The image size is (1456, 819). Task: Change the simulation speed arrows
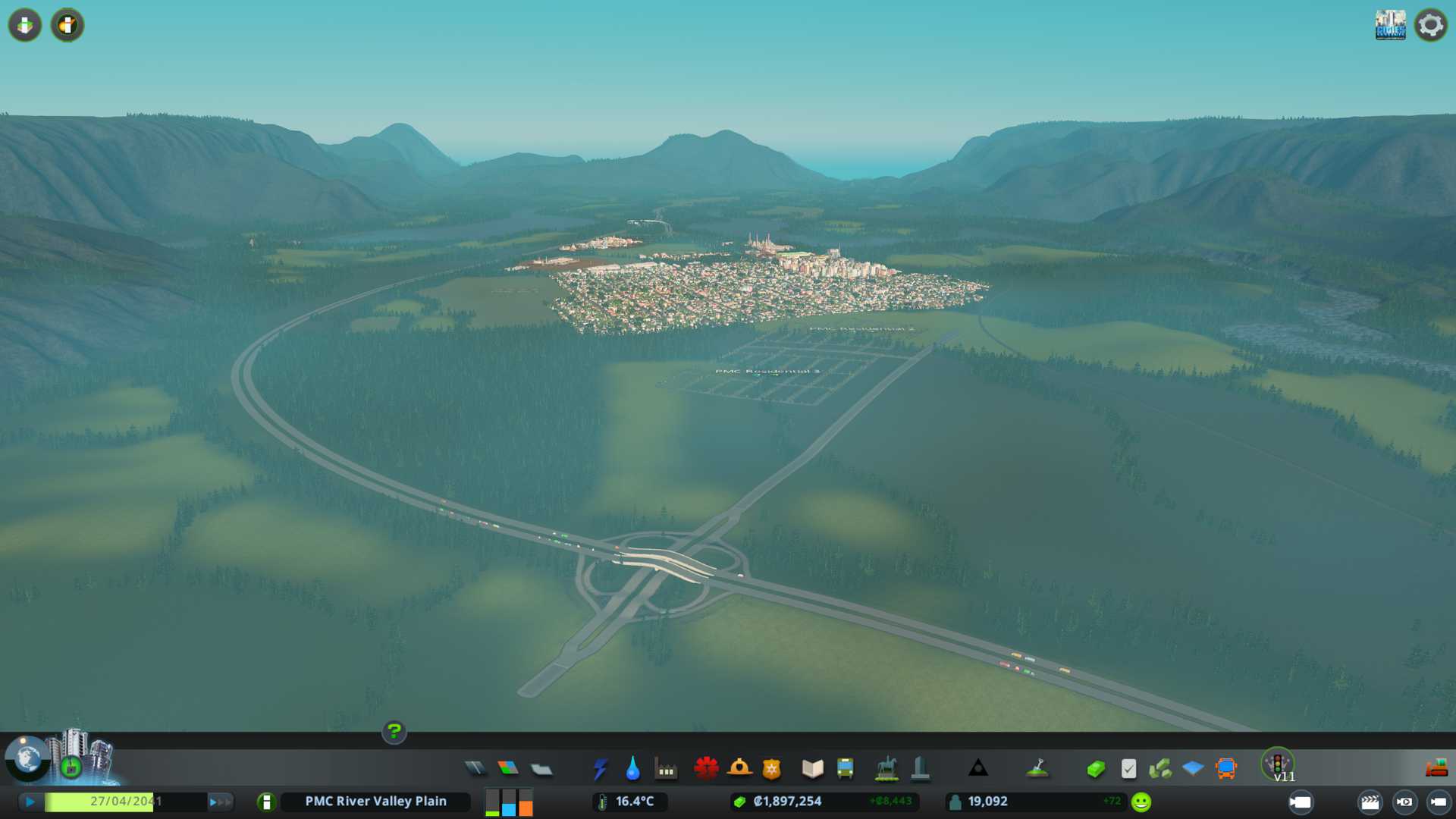[x=220, y=802]
